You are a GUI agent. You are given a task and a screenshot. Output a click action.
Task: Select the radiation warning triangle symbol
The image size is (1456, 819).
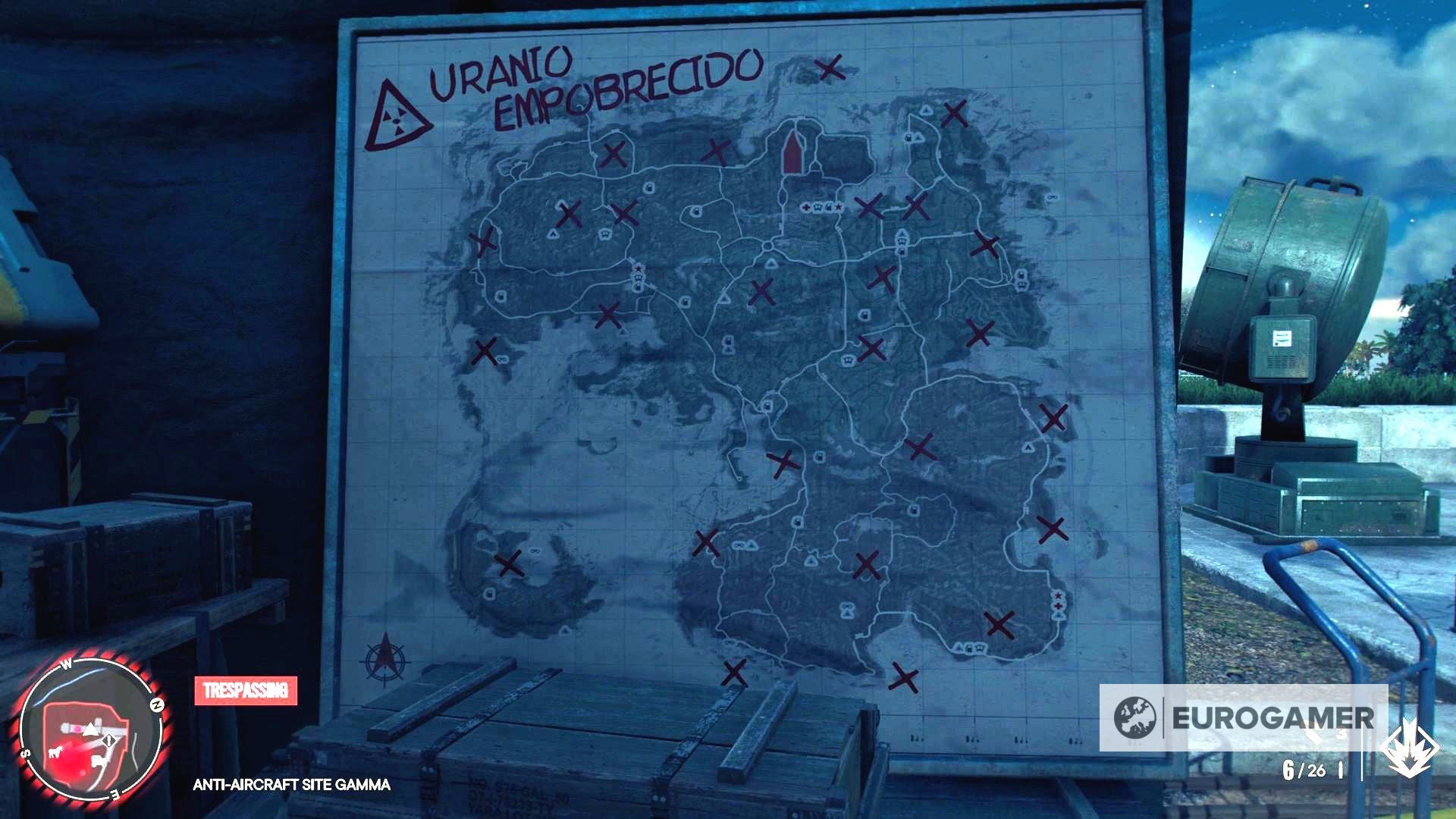(394, 121)
